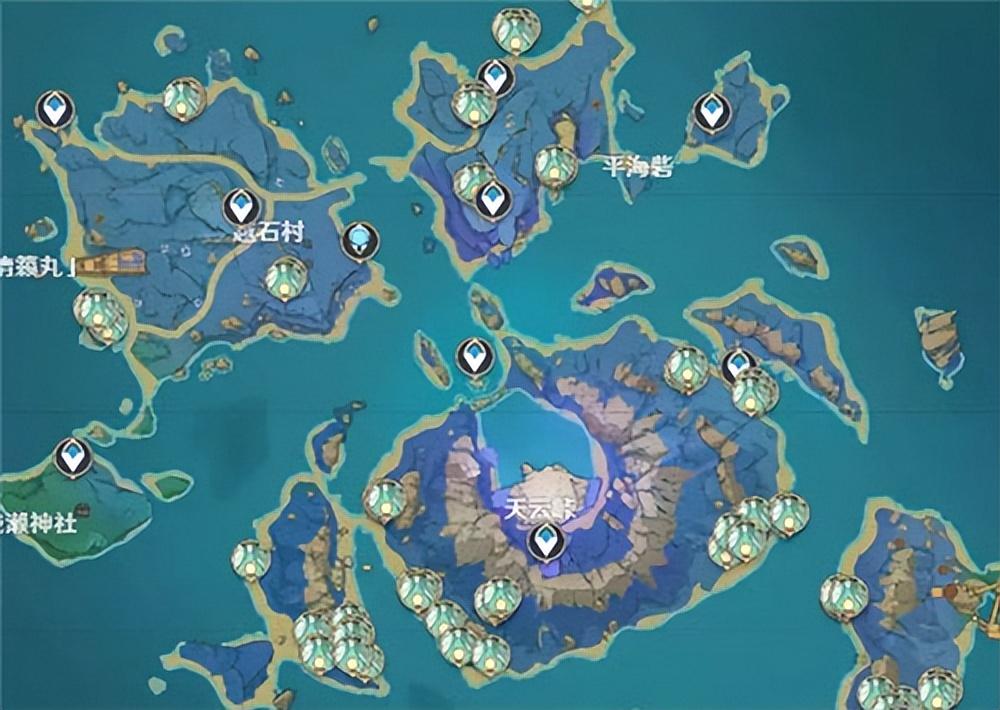Select the teleport waypoint beside 越石村 label
Screen dimensions: 1000x710
240,208
